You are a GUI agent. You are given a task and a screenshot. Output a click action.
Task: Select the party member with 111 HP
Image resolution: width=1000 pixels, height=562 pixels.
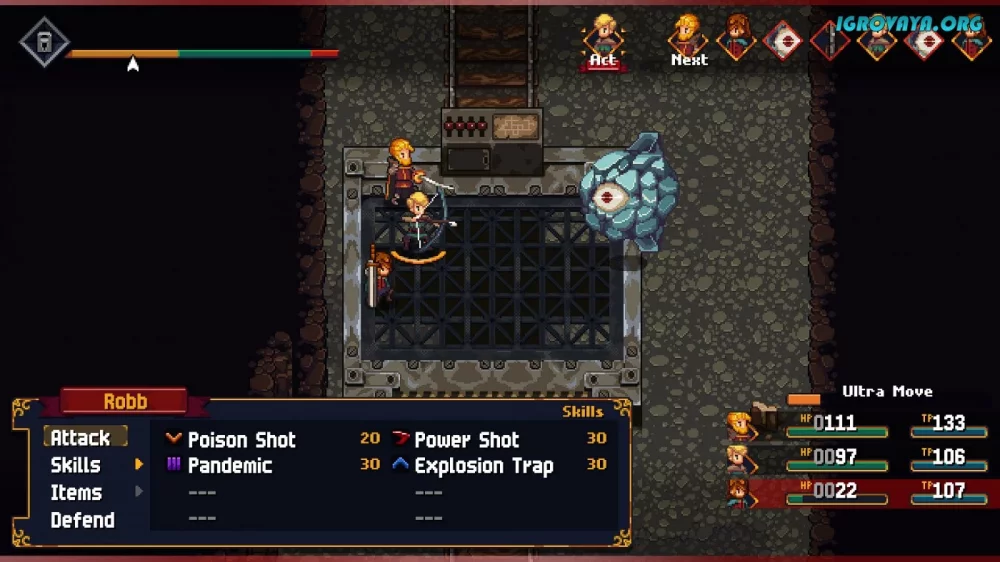[x=741, y=425]
